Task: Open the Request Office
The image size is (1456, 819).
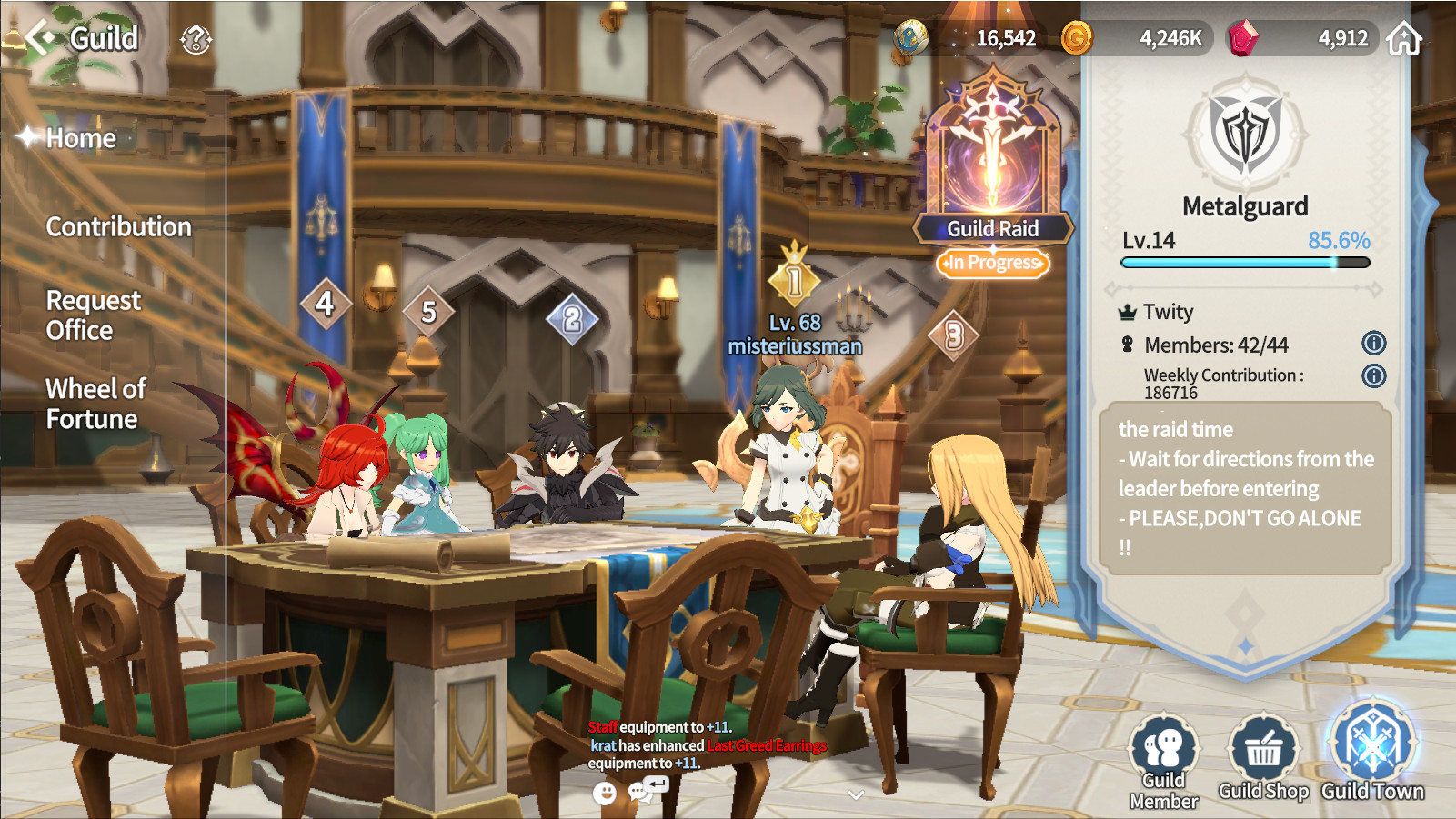Action: [94, 315]
